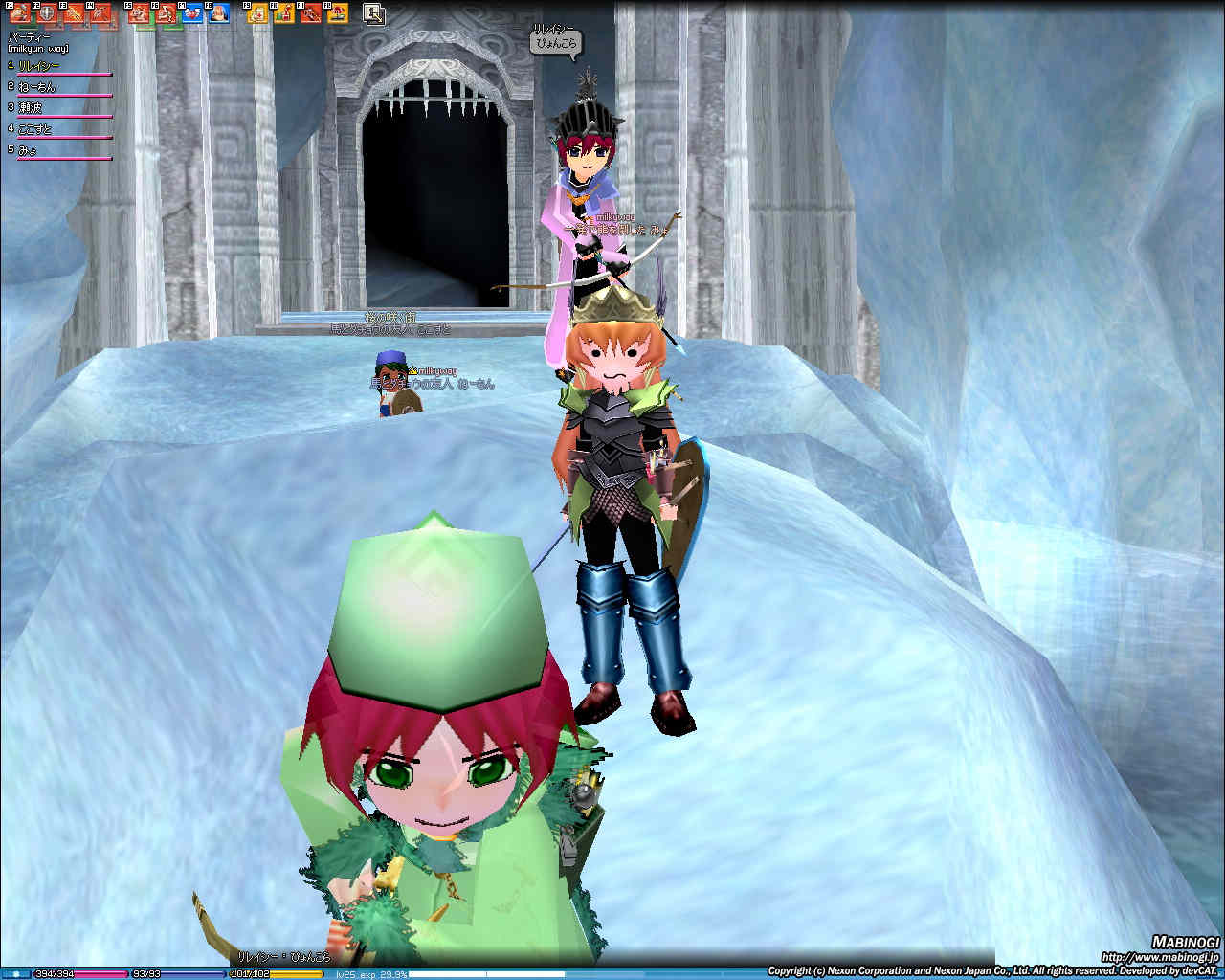This screenshot has height=980, width=1225.
Task: Click the hotbar toggle arrow button
Action: point(374,14)
